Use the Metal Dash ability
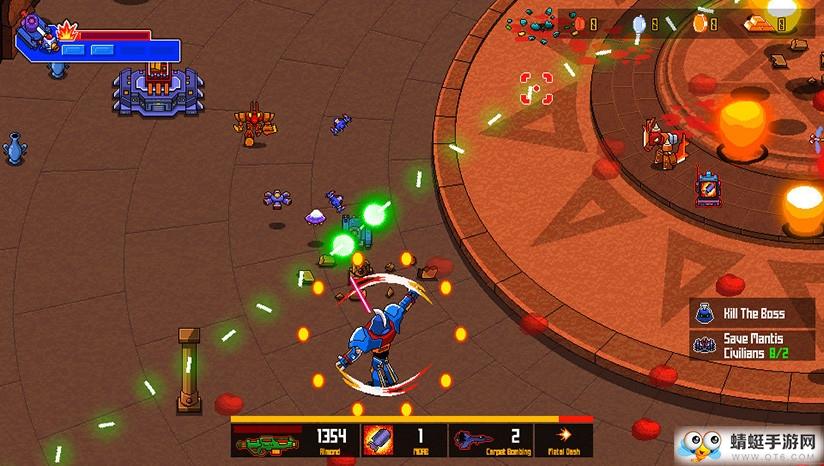The height and width of the screenshot is (466, 824). (x=562, y=438)
